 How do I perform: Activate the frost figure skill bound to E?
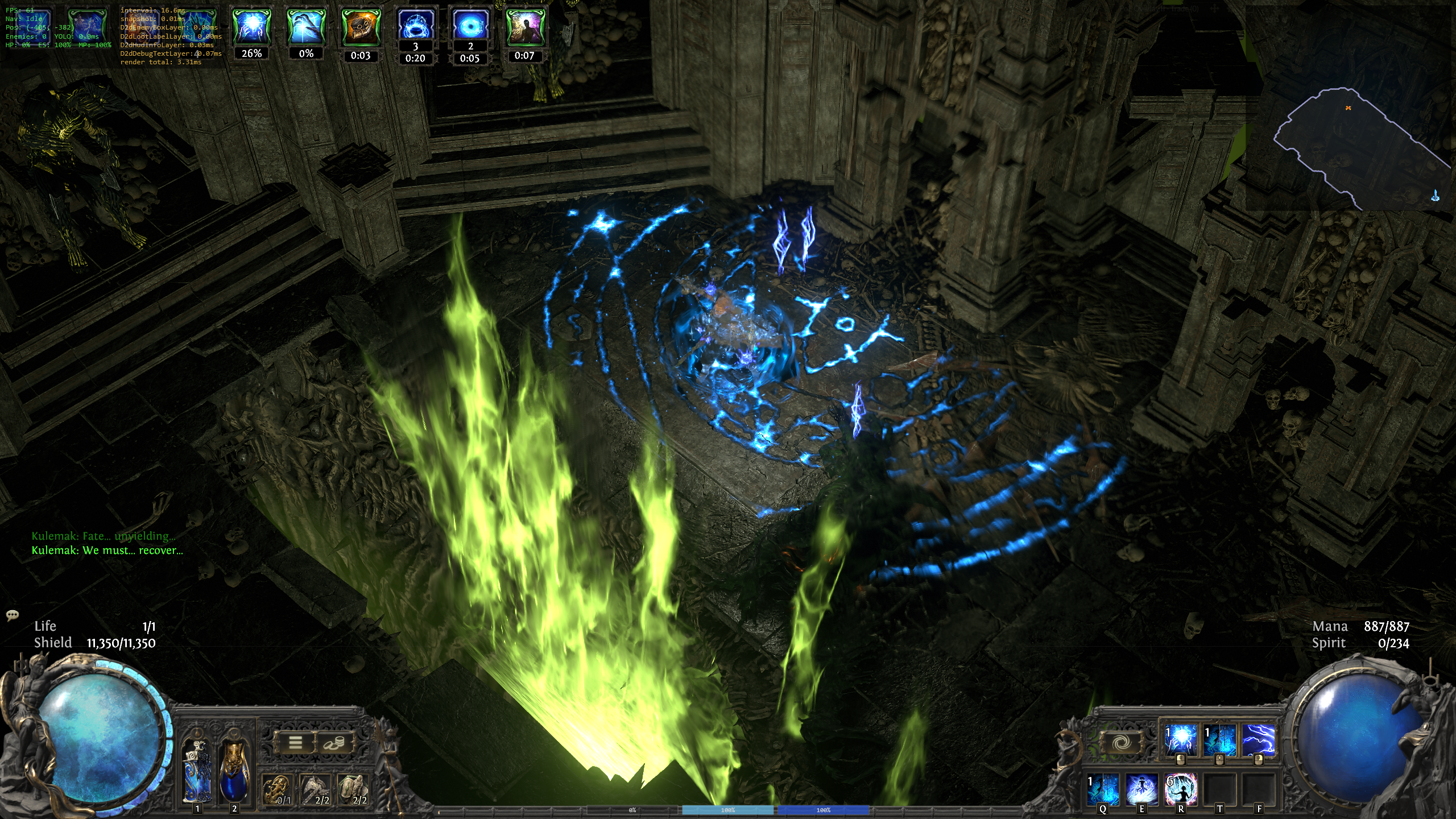point(1142,789)
